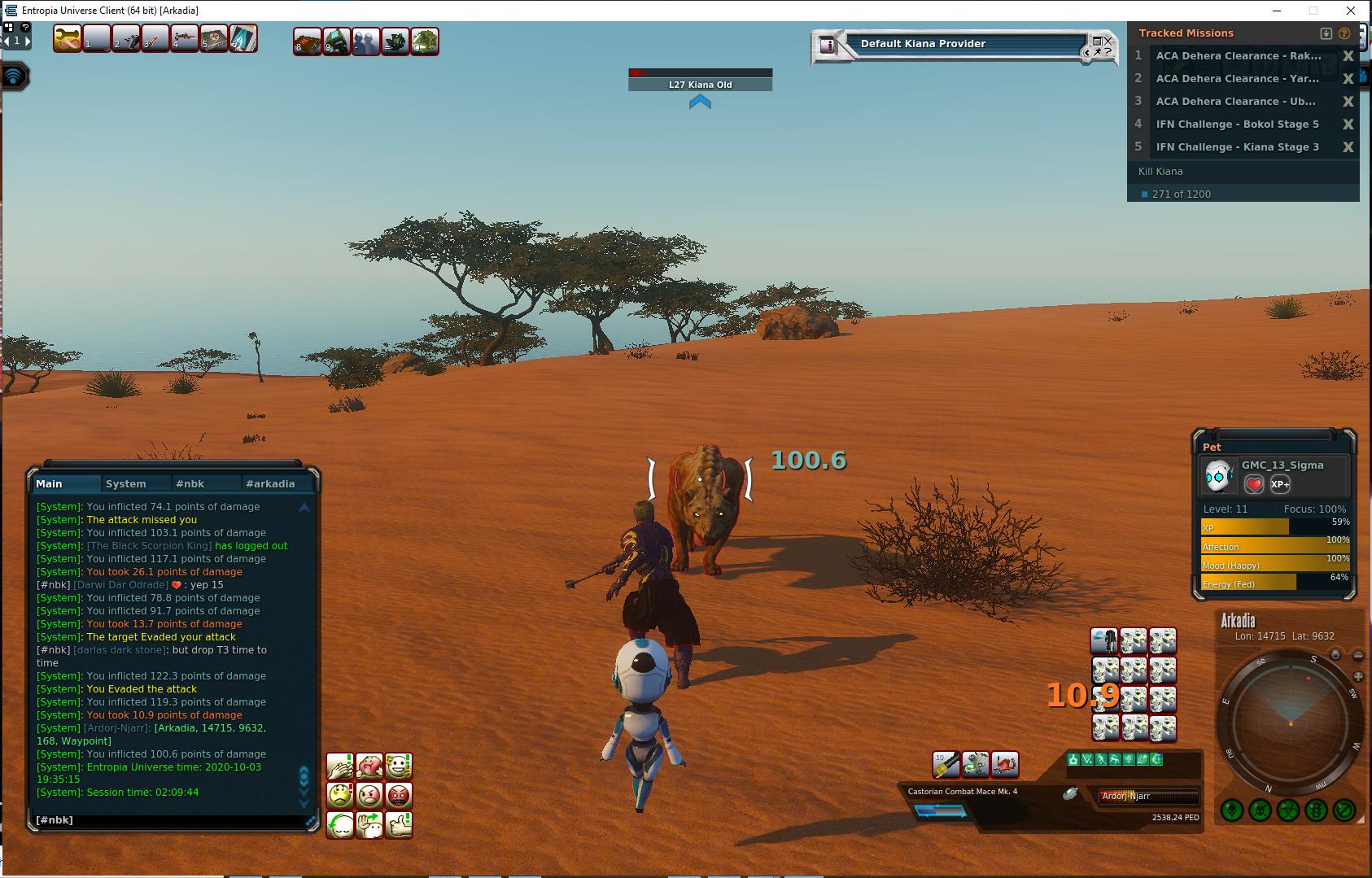Viewport: 1372px width, 878px height.
Task: Zoom in the radar with the plus button
Action: (1358, 677)
